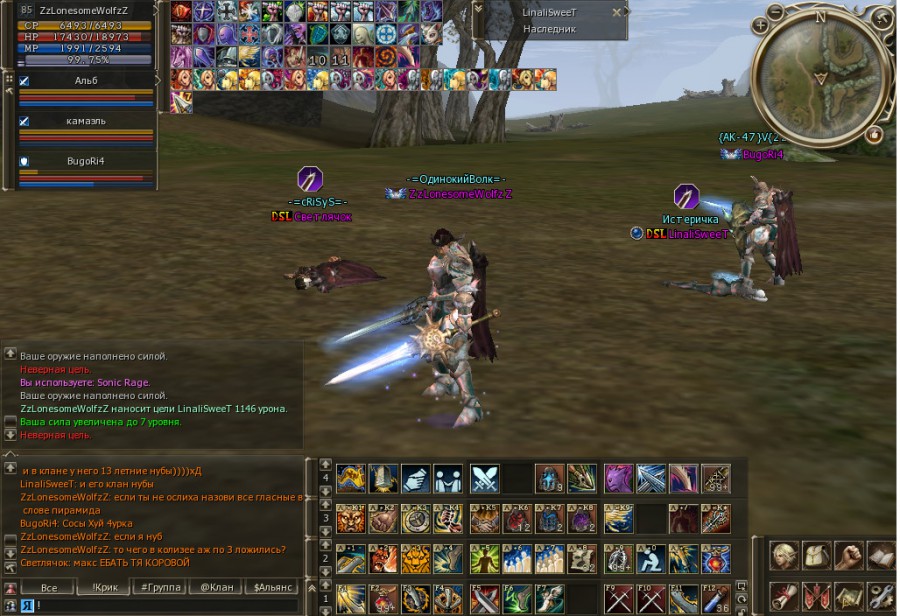This screenshot has width=900, height=616.
Task: Activate the F9 crossed swords skill
Action: pos(619,598)
